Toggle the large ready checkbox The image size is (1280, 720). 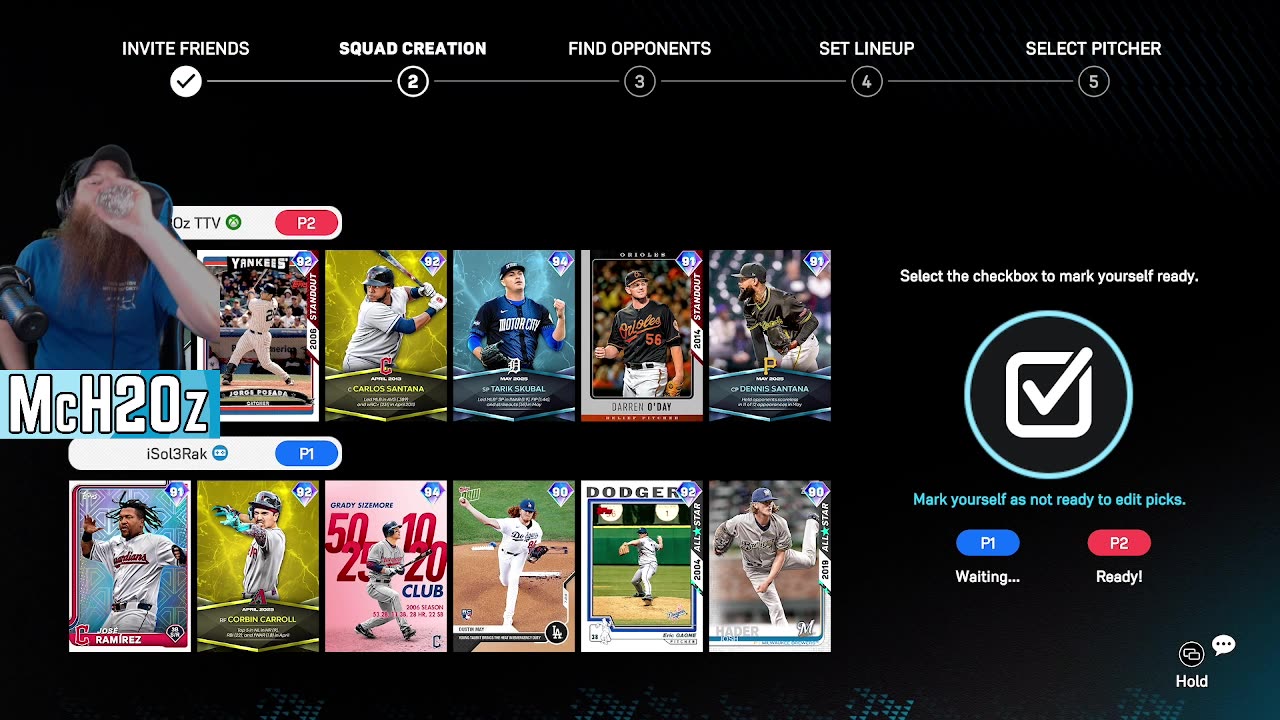(1048, 395)
